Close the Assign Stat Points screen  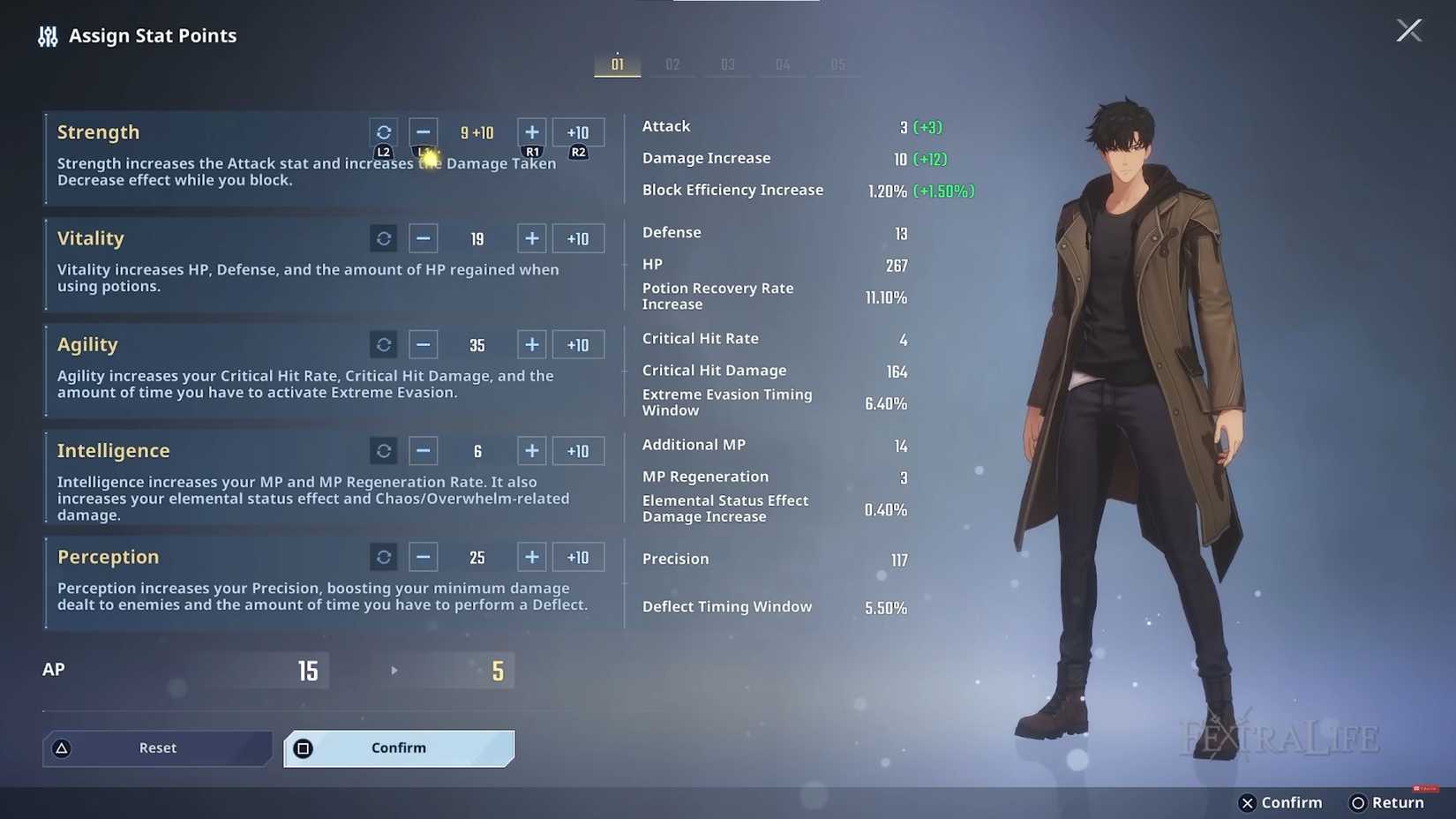1408,31
